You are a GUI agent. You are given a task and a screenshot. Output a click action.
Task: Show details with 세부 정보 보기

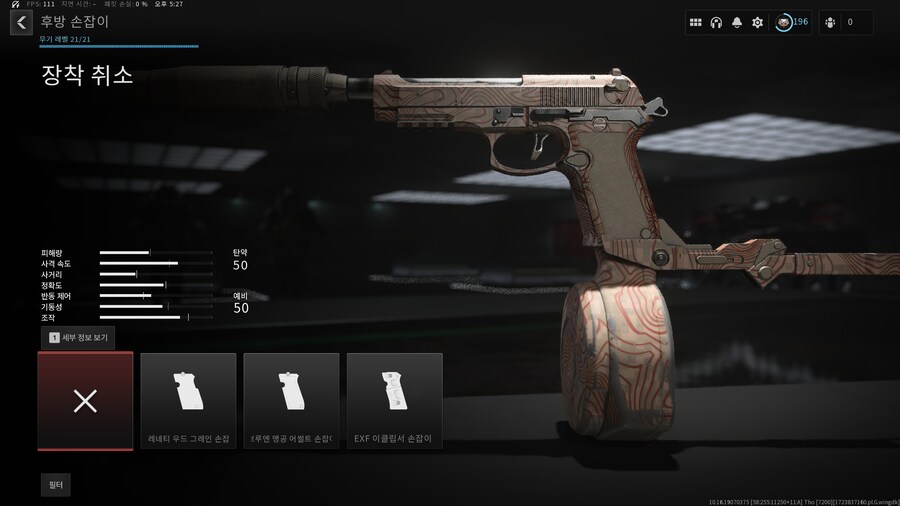click(x=78, y=338)
